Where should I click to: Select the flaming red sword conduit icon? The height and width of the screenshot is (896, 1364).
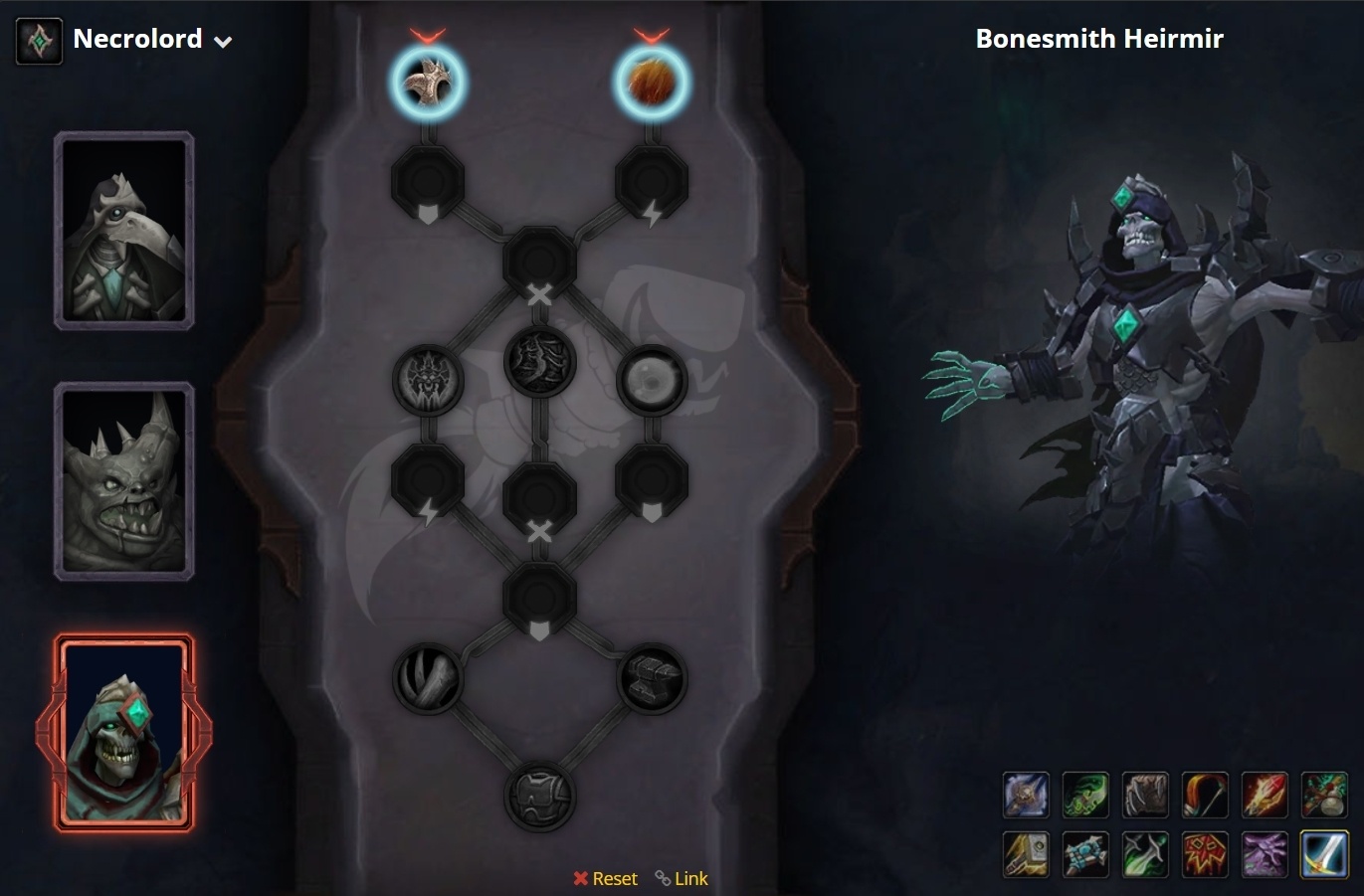[1265, 795]
